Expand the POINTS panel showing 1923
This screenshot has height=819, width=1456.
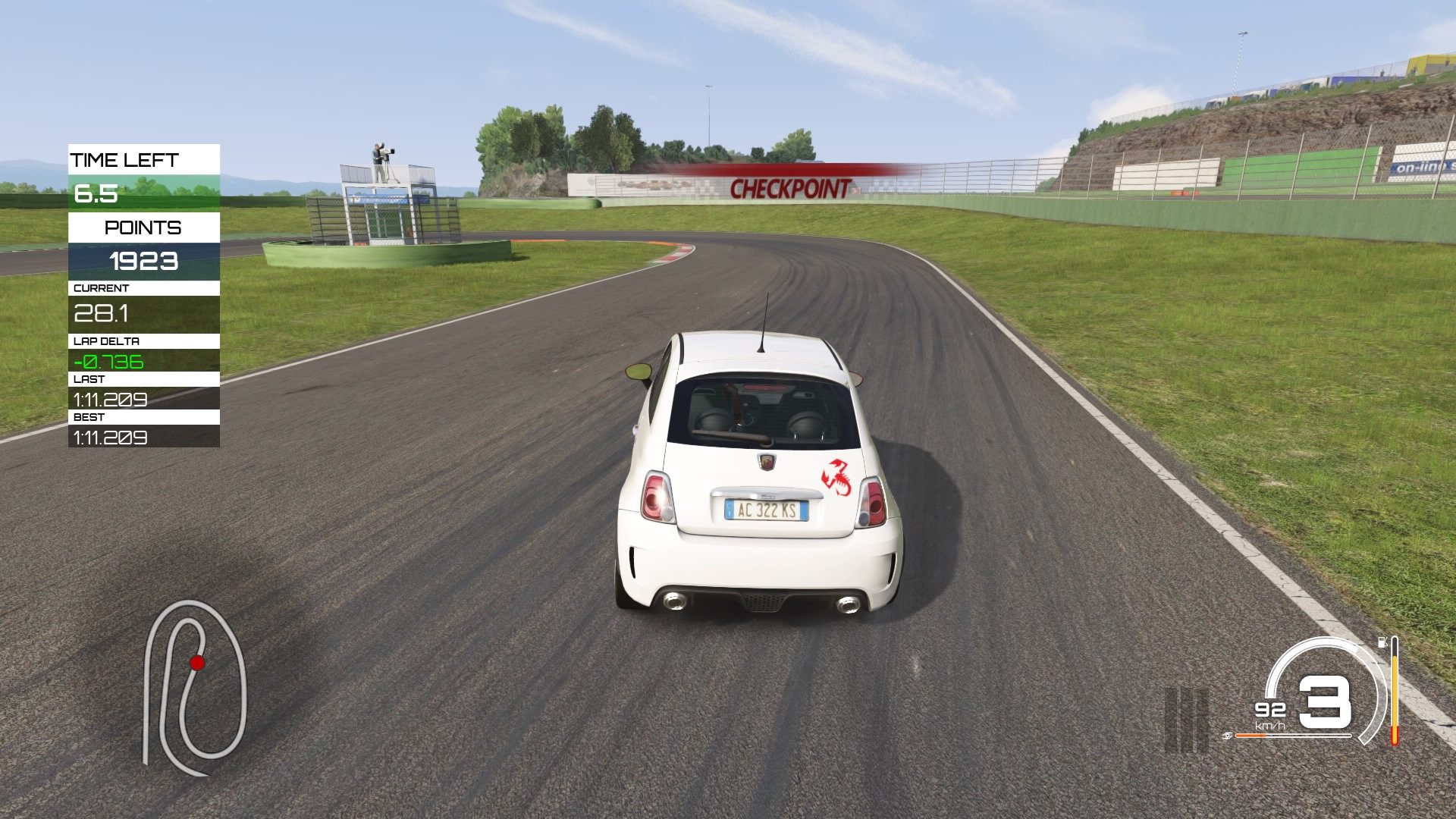(x=144, y=262)
